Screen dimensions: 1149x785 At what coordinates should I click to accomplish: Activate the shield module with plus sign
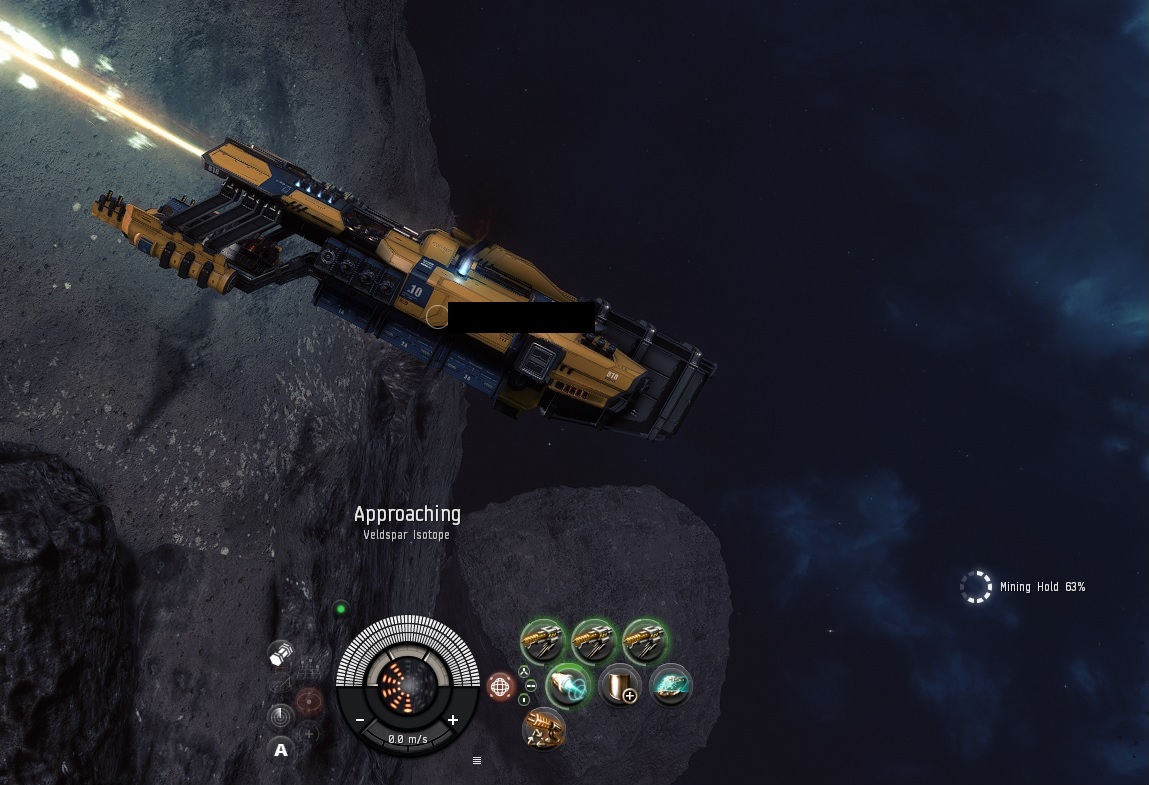point(619,685)
